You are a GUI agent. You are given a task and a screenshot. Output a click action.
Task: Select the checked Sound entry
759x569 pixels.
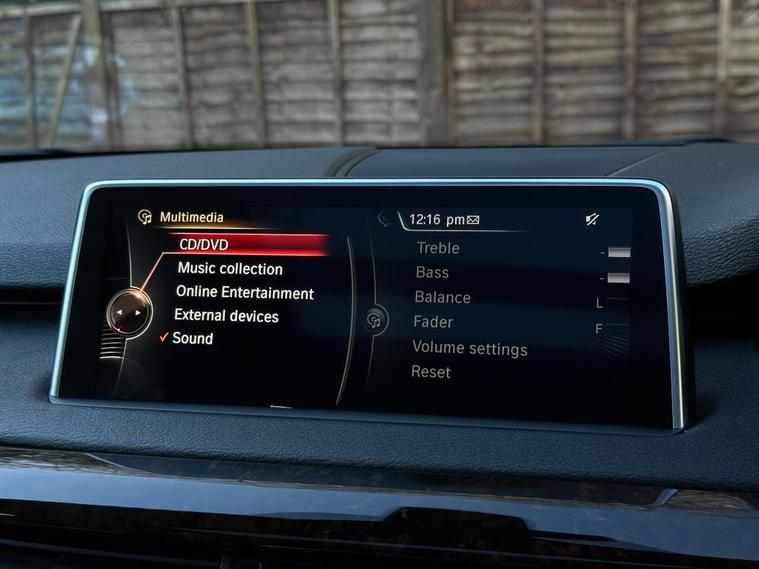click(192, 339)
